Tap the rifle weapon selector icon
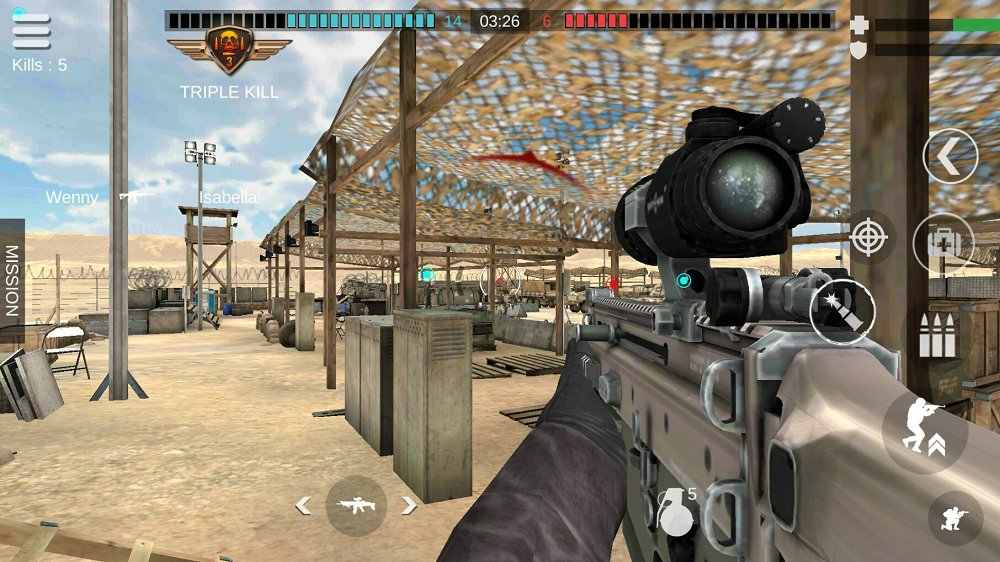 click(x=356, y=506)
